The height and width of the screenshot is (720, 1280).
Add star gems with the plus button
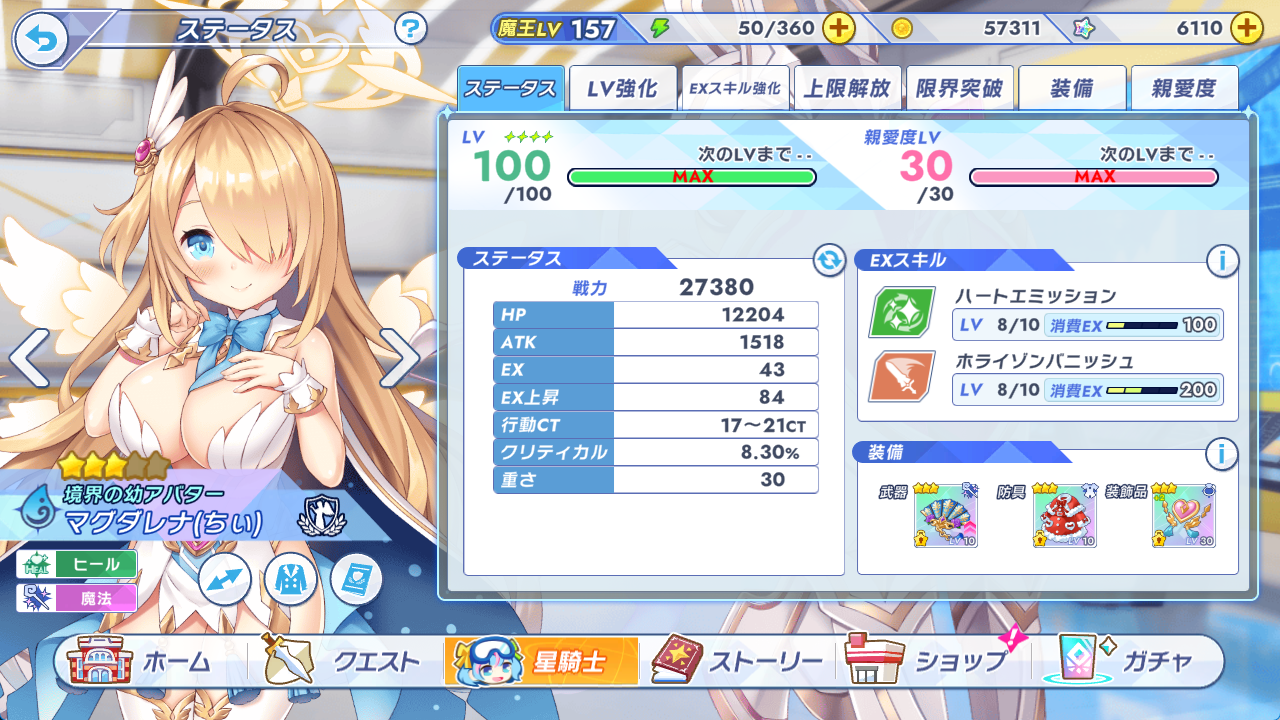pyautogui.click(x=1246, y=28)
